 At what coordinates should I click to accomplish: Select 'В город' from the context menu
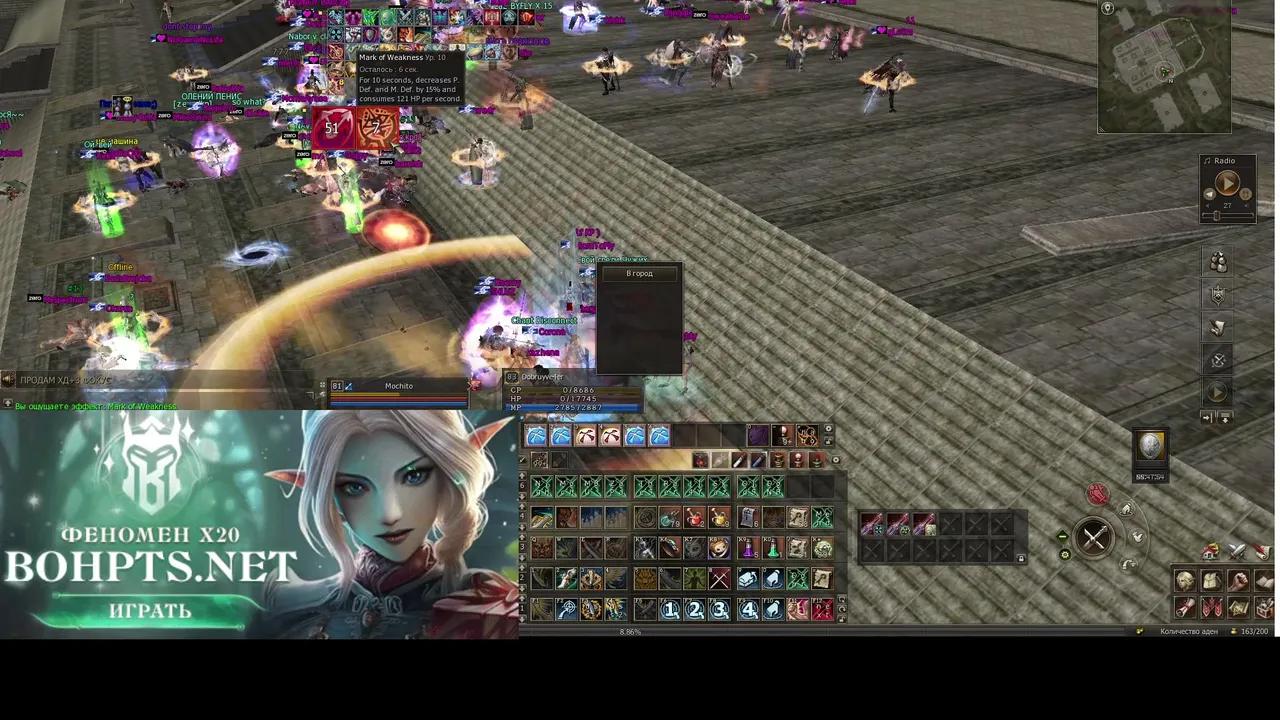(x=639, y=273)
